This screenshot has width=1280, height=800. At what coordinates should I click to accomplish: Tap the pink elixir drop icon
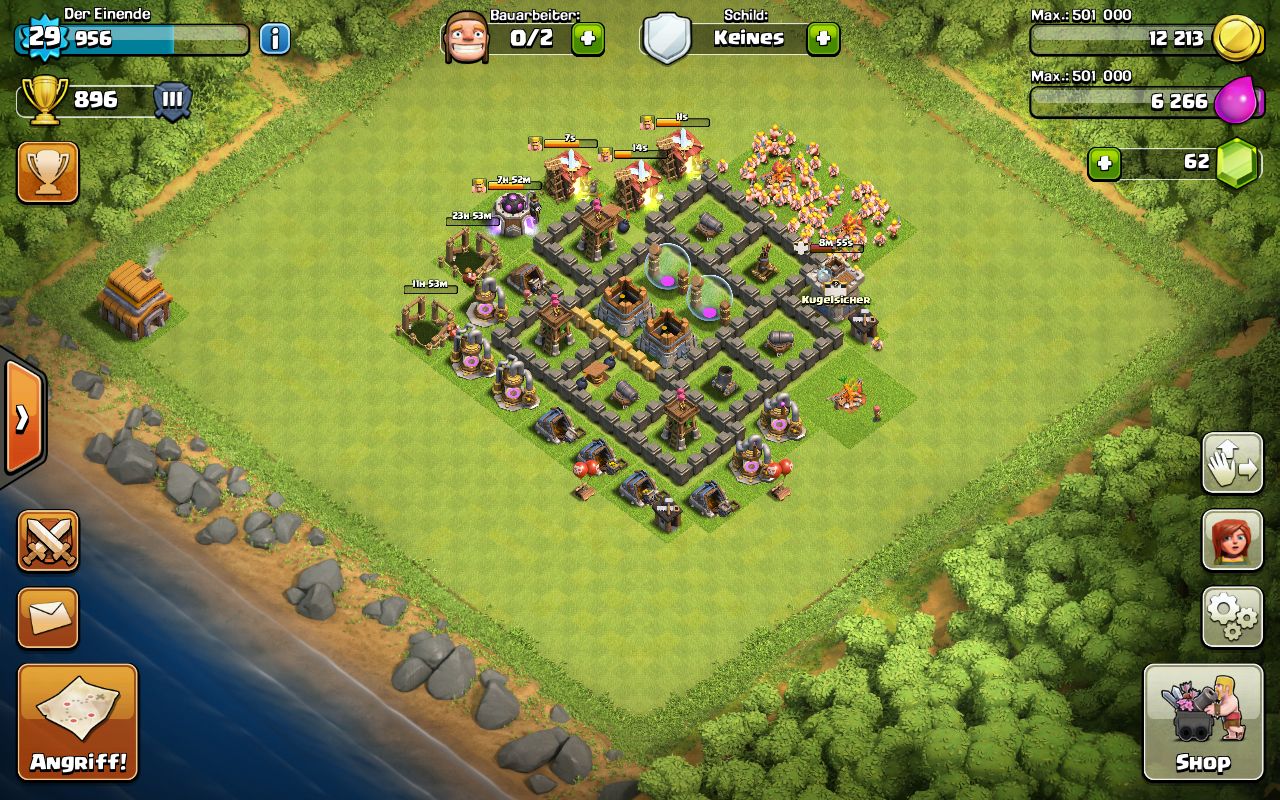(1236, 101)
